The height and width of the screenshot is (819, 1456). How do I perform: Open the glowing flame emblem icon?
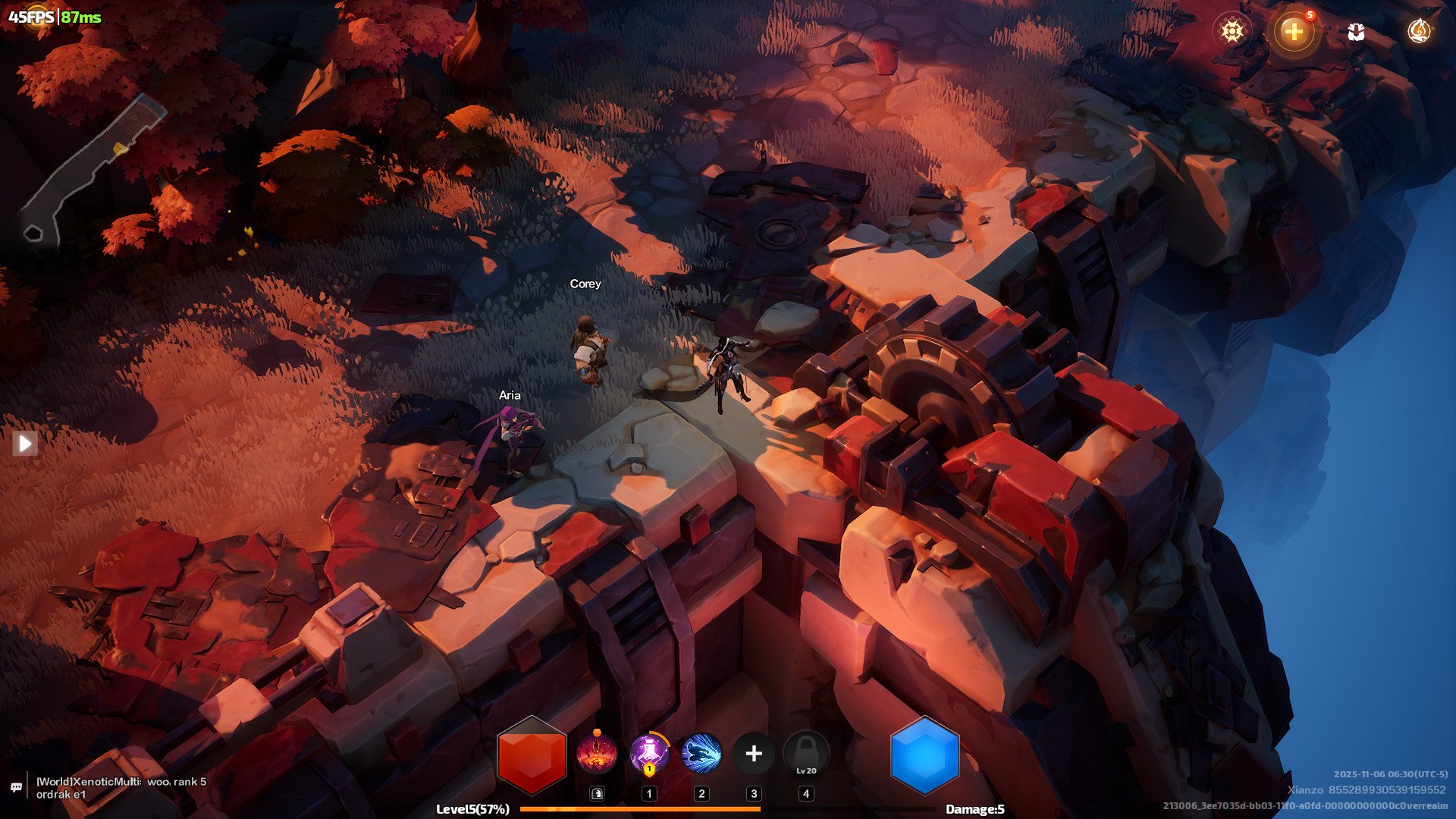pos(1418,31)
